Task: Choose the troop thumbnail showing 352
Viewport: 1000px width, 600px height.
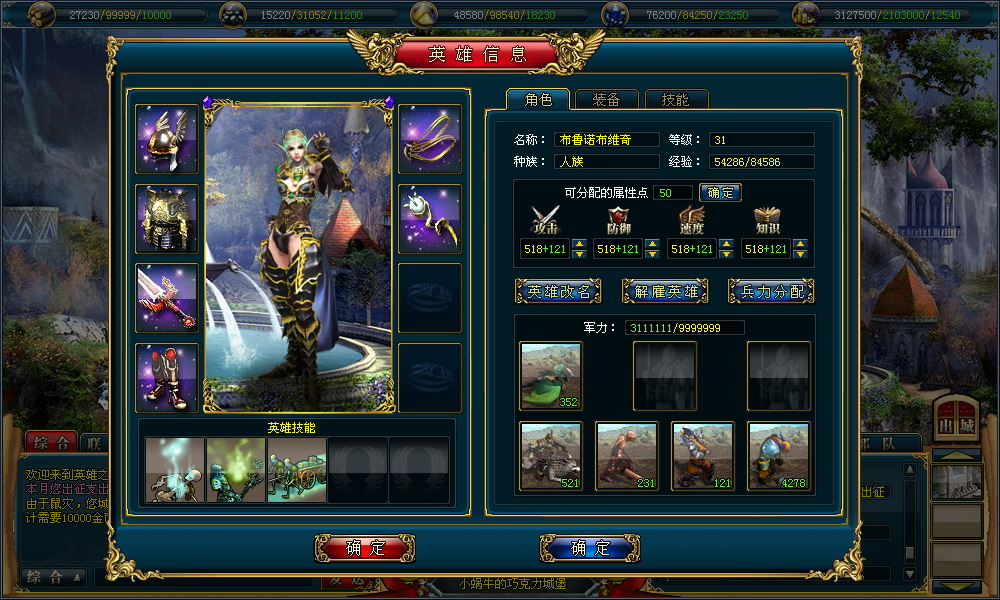Action: pos(551,375)
